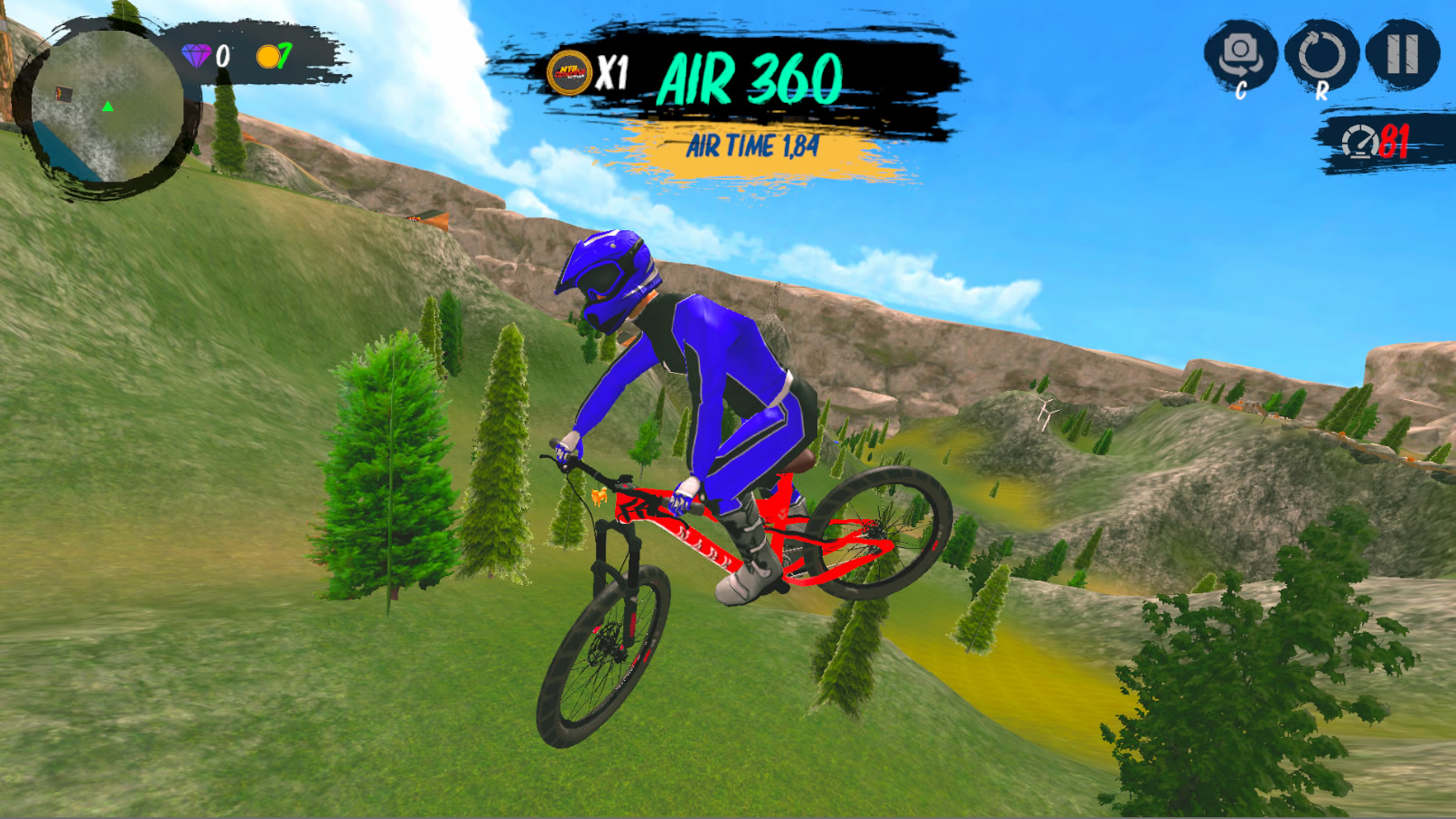Image resolution: width=1456 pixels, height=819 pixels.
Task: Click the green player arrow on the minimap
Action: 107,107
